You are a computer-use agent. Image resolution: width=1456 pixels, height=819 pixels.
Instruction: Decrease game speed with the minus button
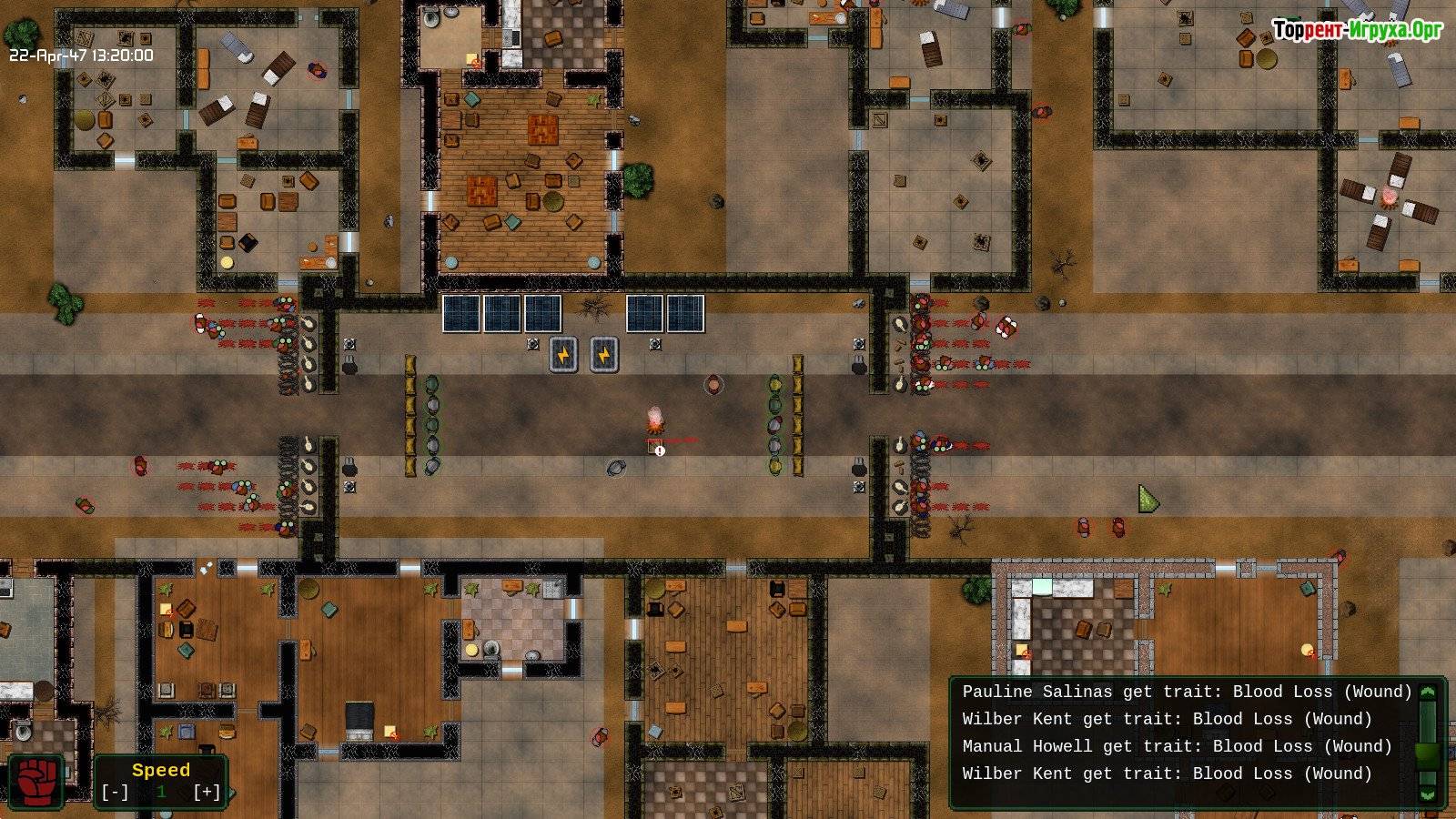point(116,792)
